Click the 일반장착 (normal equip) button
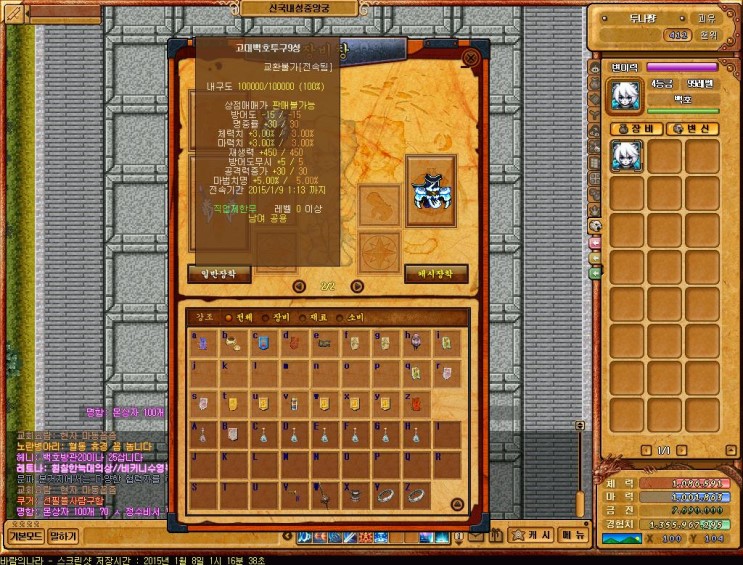Image resolution: width=743 pixels, height=565 pixels. 219,272
